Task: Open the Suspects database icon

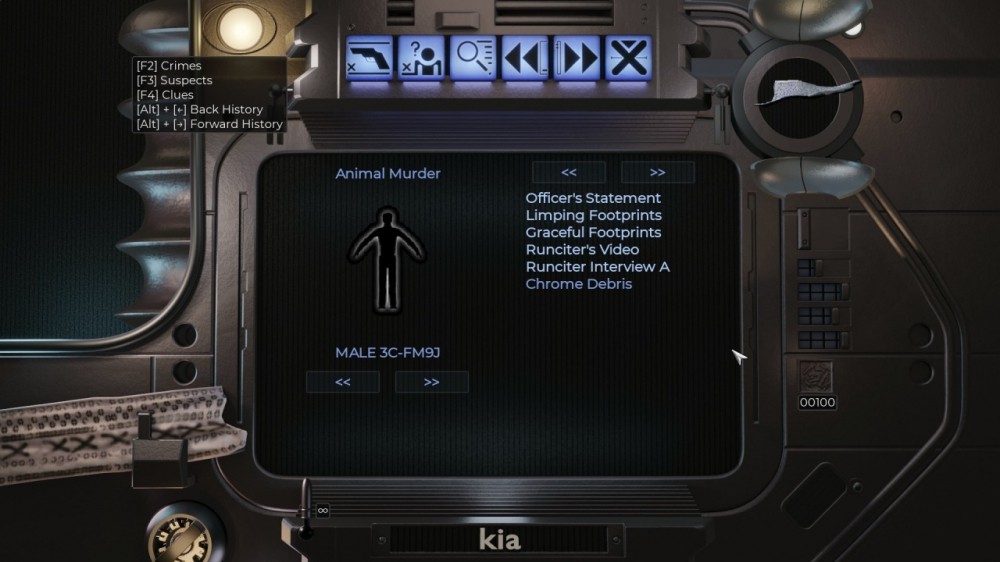Action: pyautogui.click(x=421, y=58)
